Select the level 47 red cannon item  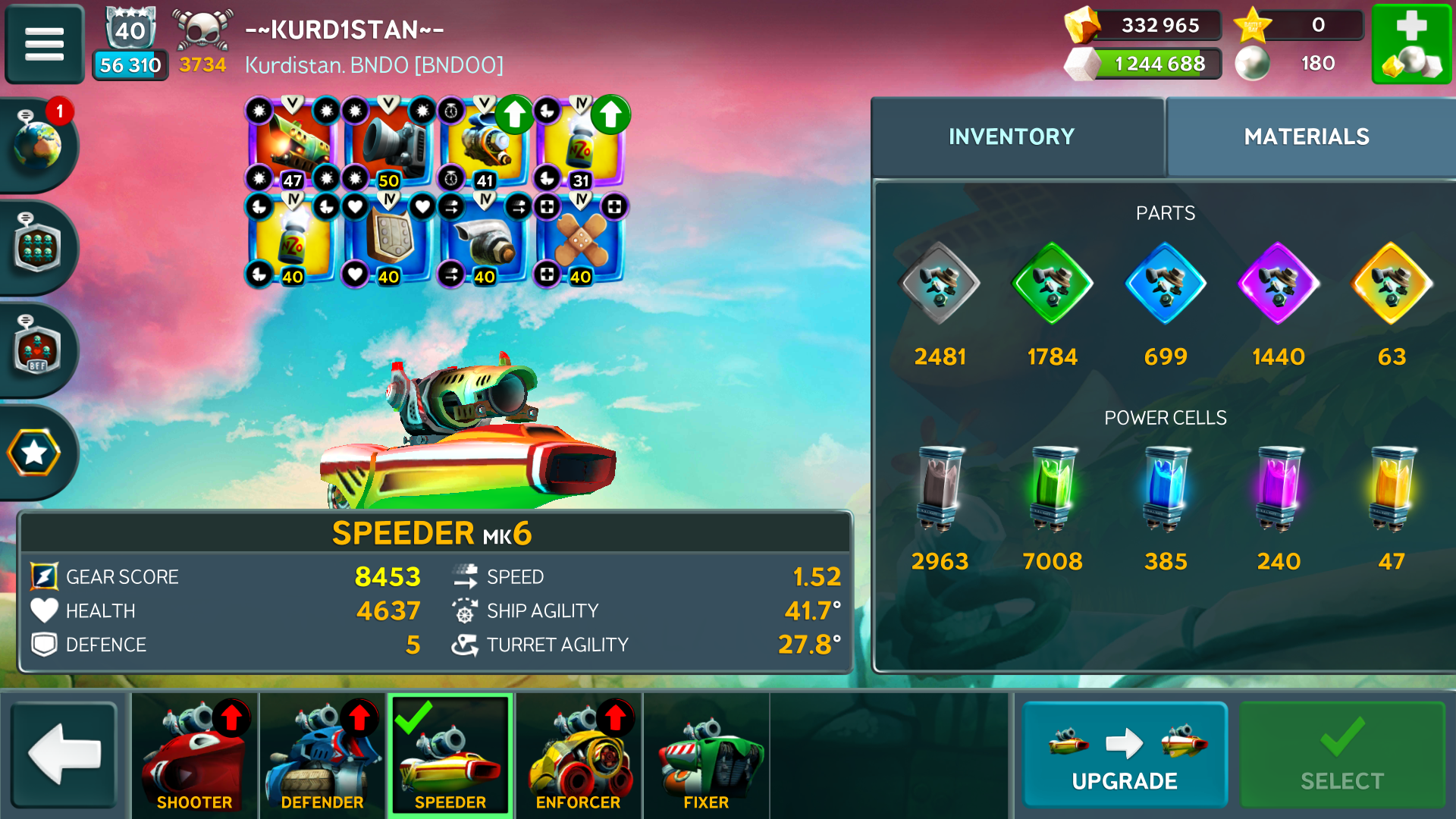pyautogui.click(x=293, y=144)
